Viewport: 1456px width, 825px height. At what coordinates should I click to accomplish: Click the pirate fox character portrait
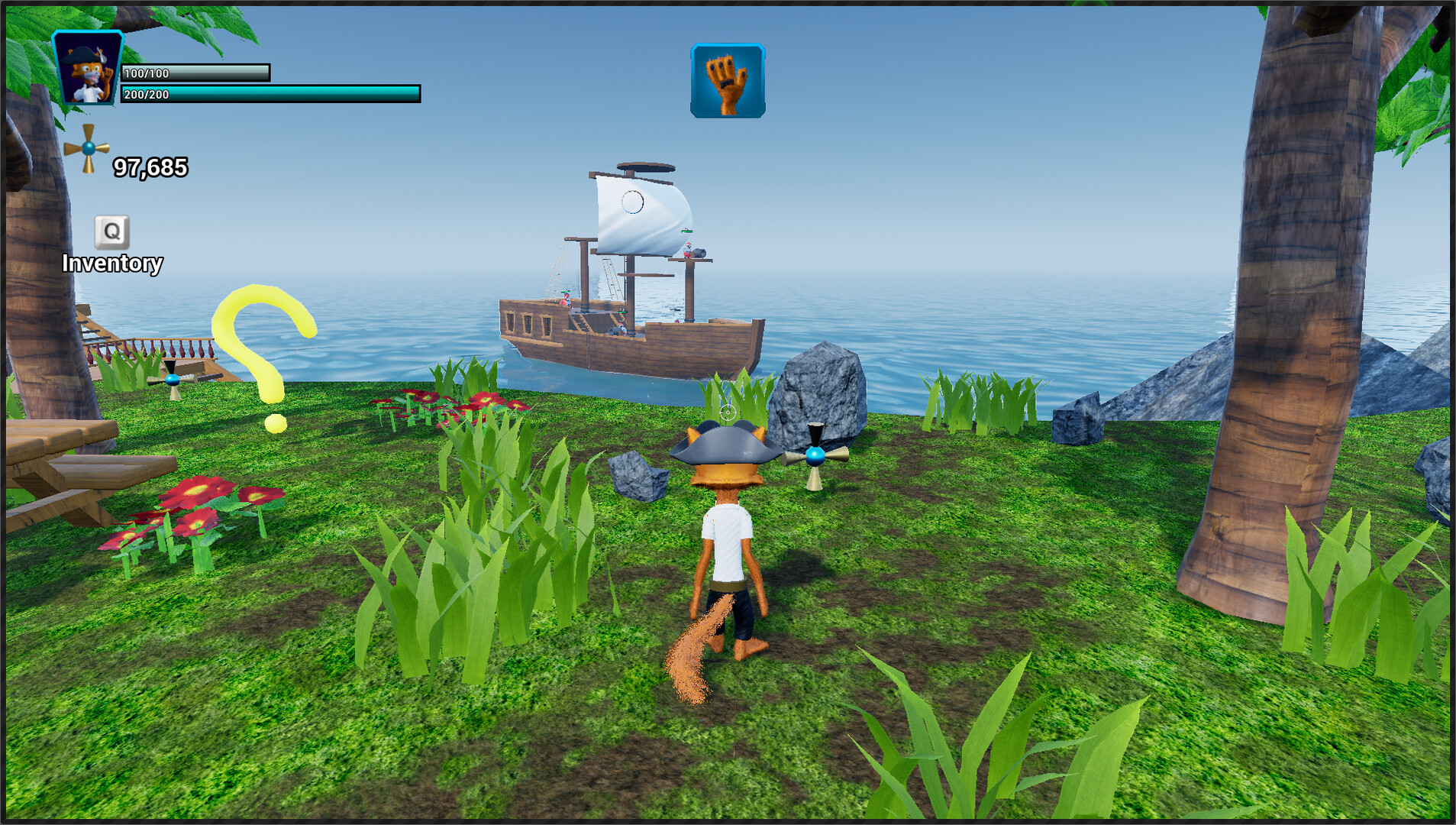click(x=86, y=69)
